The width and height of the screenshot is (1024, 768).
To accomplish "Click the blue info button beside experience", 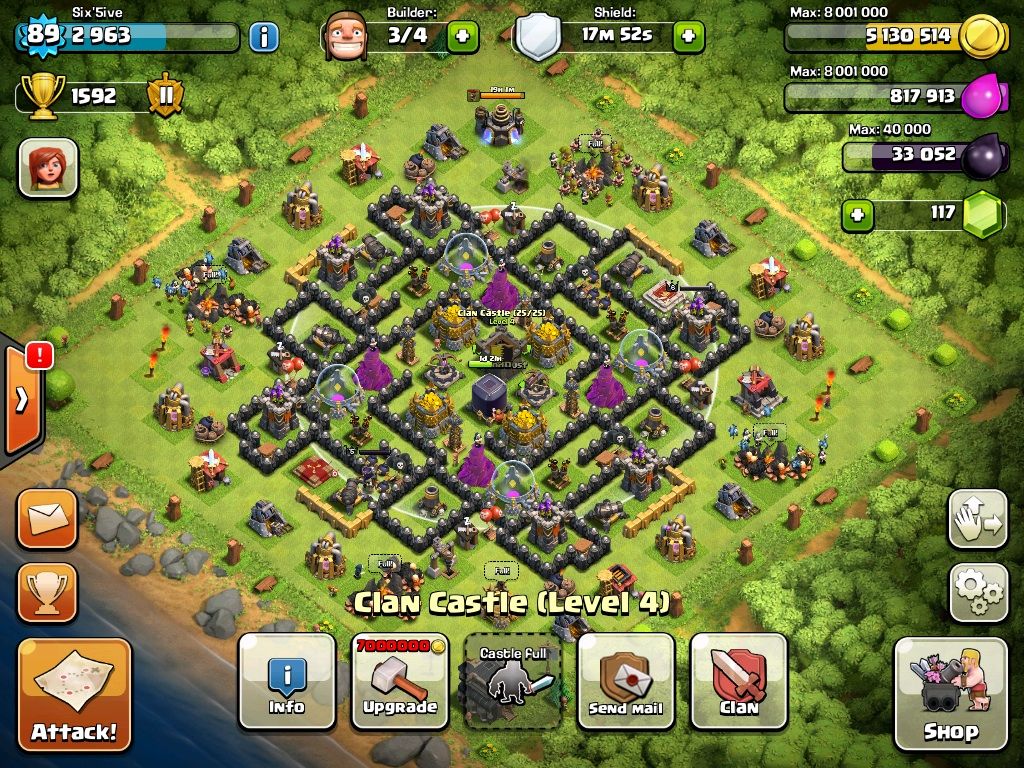I will click(x=263, y=38).
